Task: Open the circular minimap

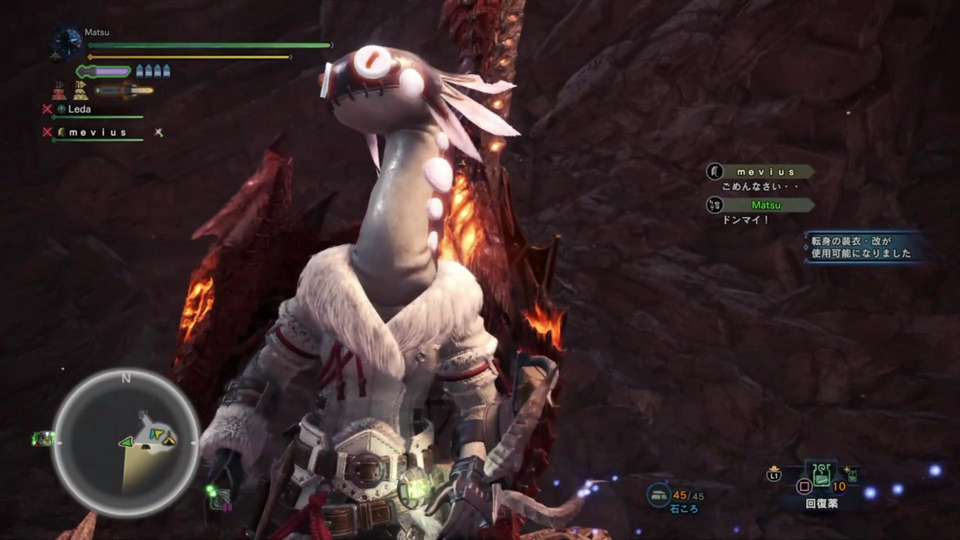Action: point(125,442)
